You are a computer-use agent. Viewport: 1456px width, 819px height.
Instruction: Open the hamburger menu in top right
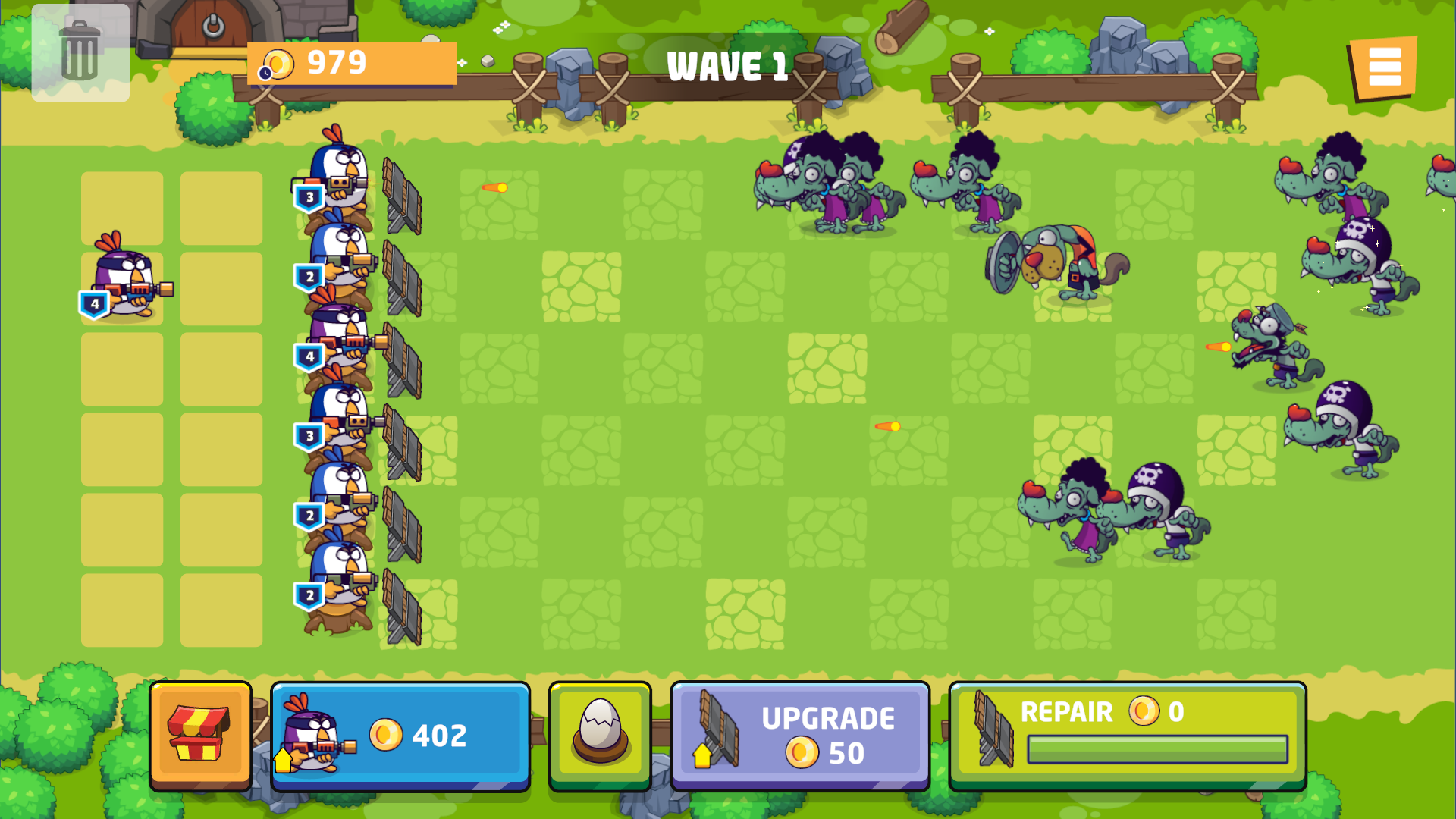(1385, 67)
